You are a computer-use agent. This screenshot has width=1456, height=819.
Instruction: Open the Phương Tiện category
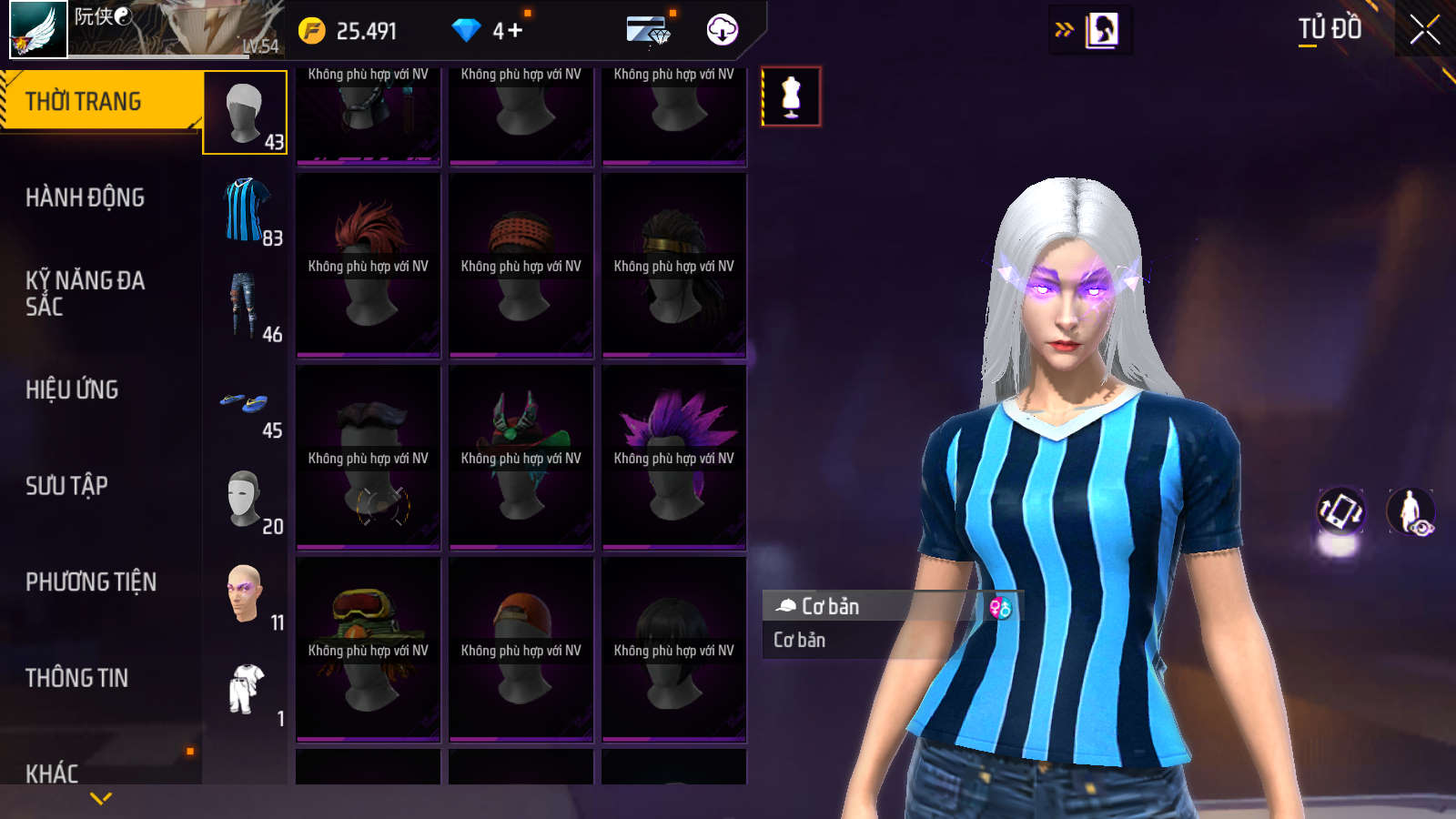[x=91, y=581]
